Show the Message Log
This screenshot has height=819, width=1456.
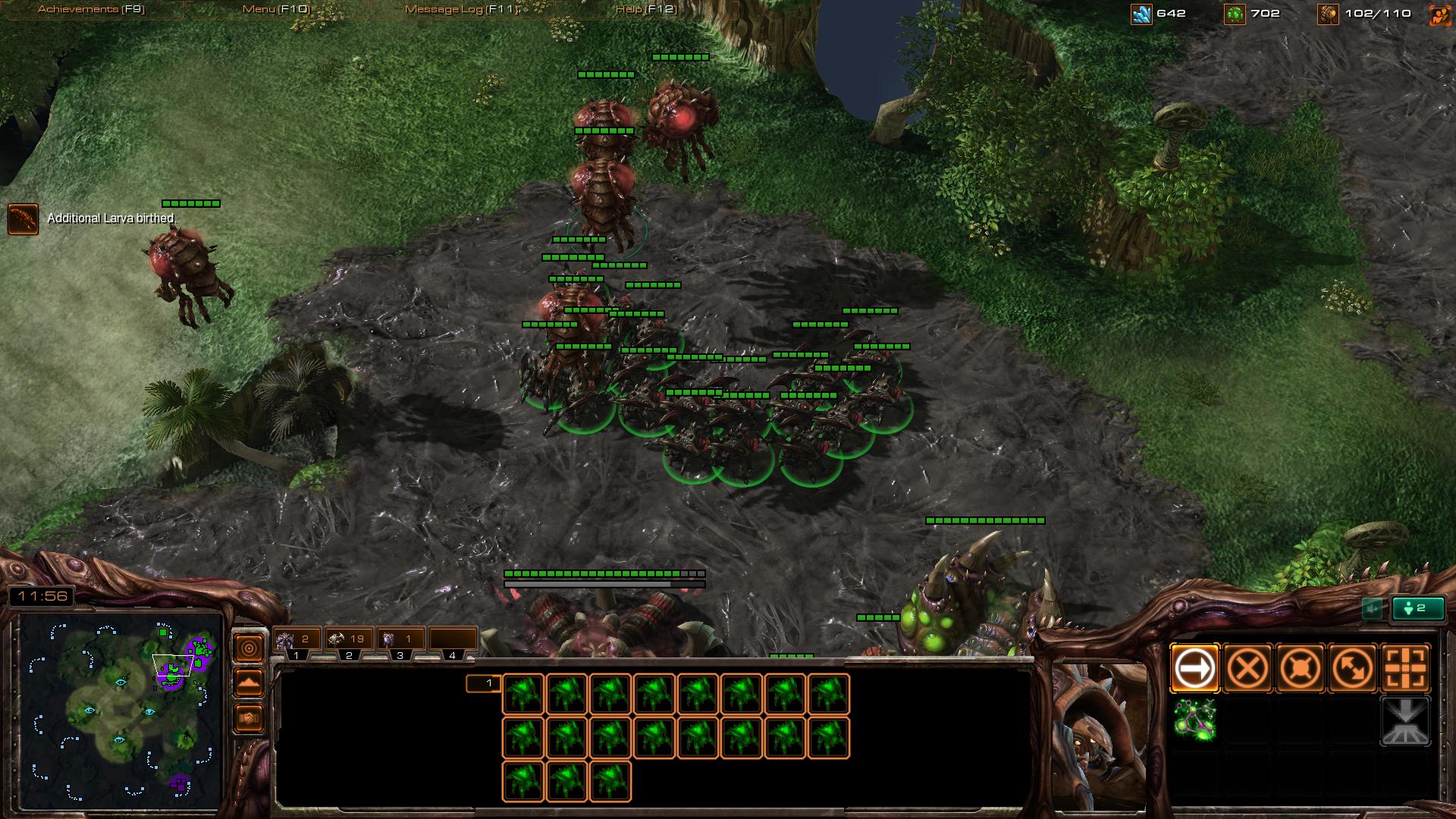click(x=461, y=9)
